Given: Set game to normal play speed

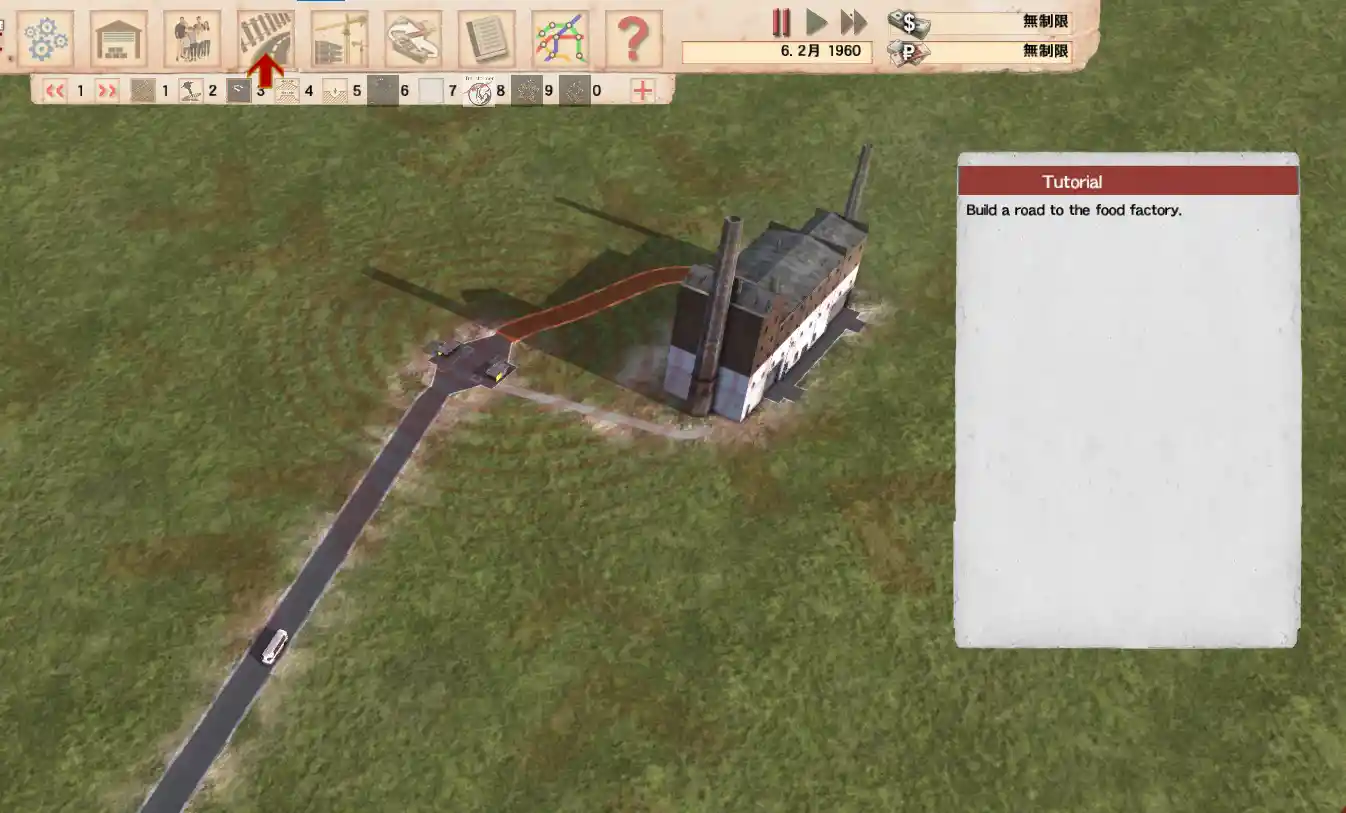Looking at the screenshot, I should [x=817, y=22].
